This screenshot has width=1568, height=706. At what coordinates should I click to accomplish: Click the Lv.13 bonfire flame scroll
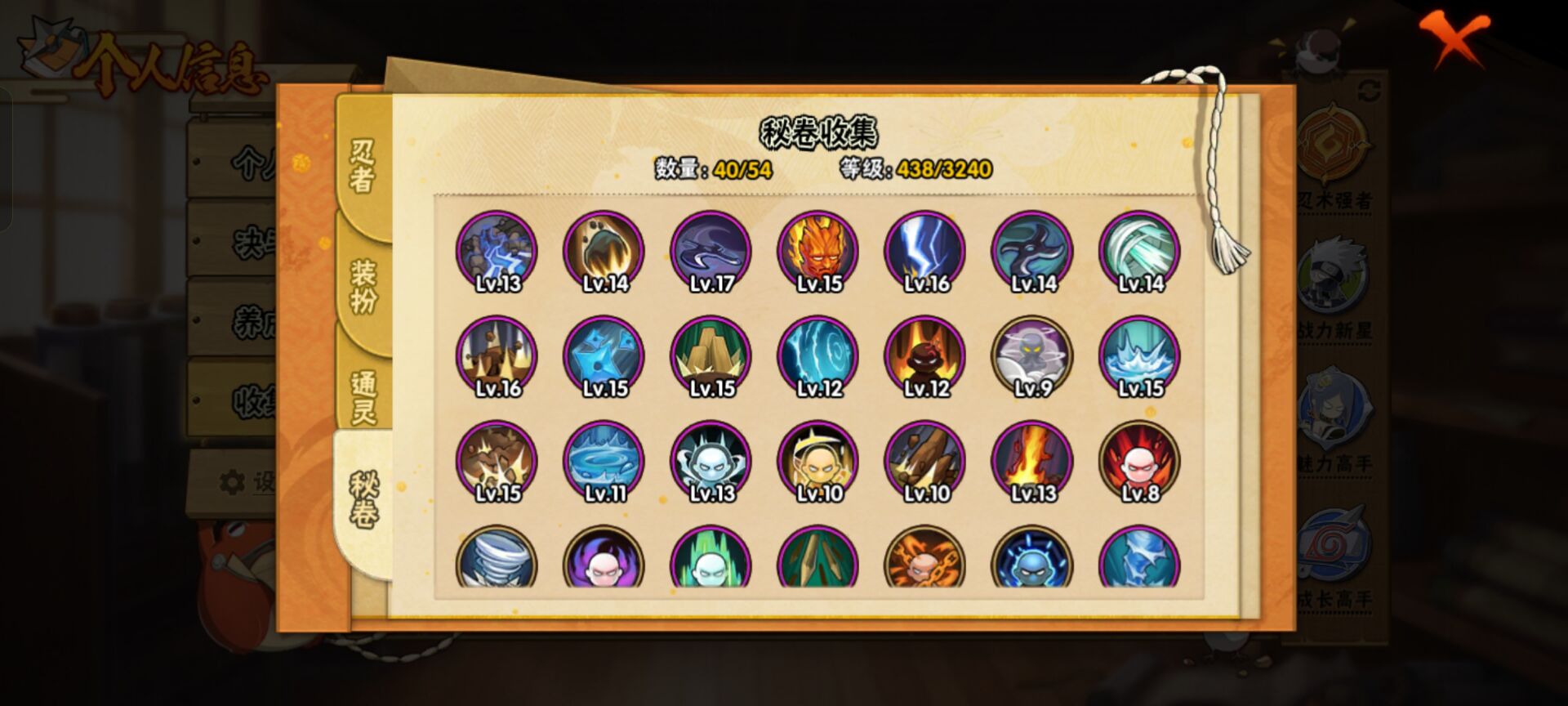pos(1036,460)
